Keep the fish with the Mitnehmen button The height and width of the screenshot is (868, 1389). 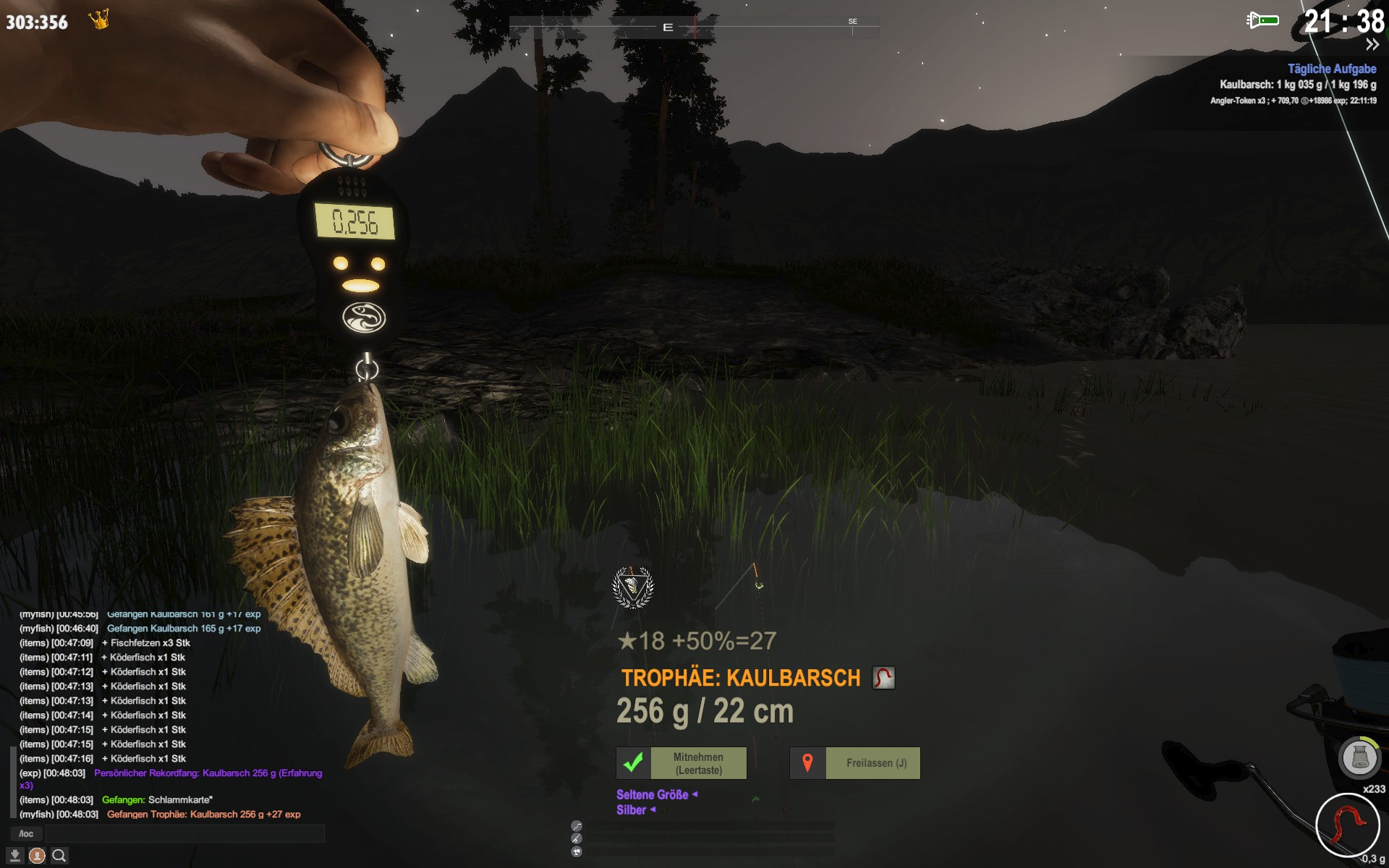click(681, 763)
